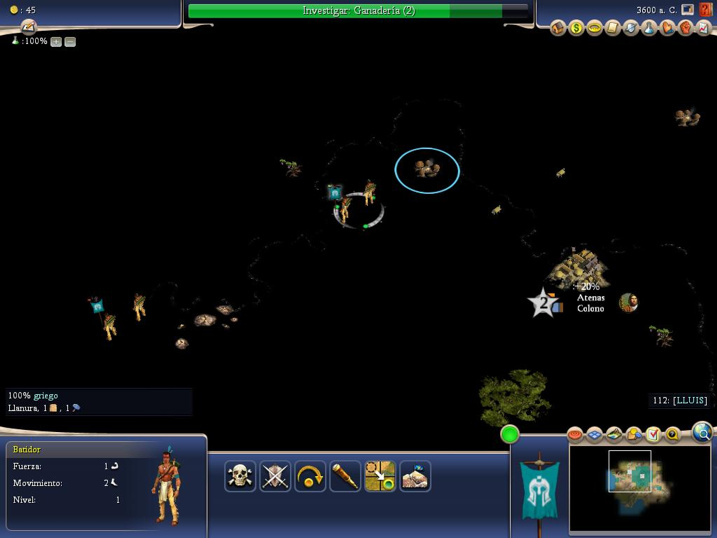717x538 pixels.
Task: Open the turn log scroll icon
Action: tap(28, 27)
